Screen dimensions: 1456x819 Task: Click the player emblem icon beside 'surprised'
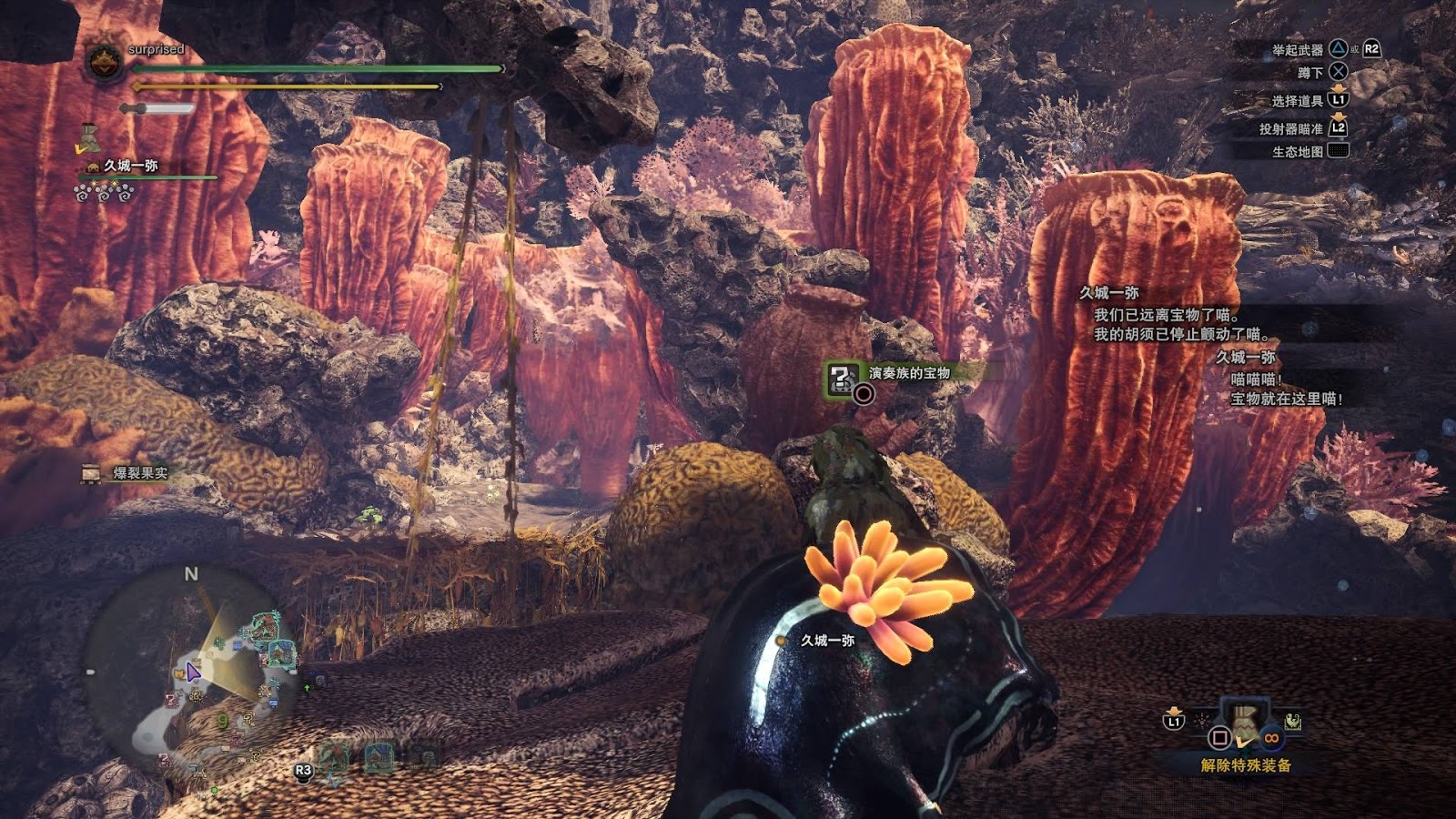(x=104, y=62)
